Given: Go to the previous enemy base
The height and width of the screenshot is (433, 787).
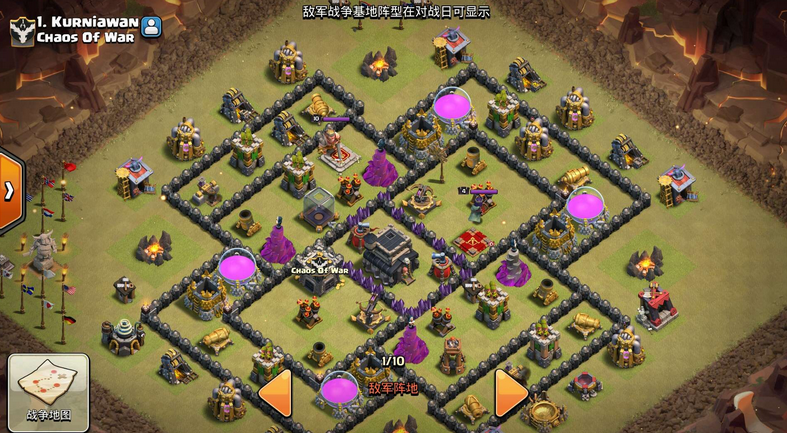Looking at the screenshot, I should point(275,392).
